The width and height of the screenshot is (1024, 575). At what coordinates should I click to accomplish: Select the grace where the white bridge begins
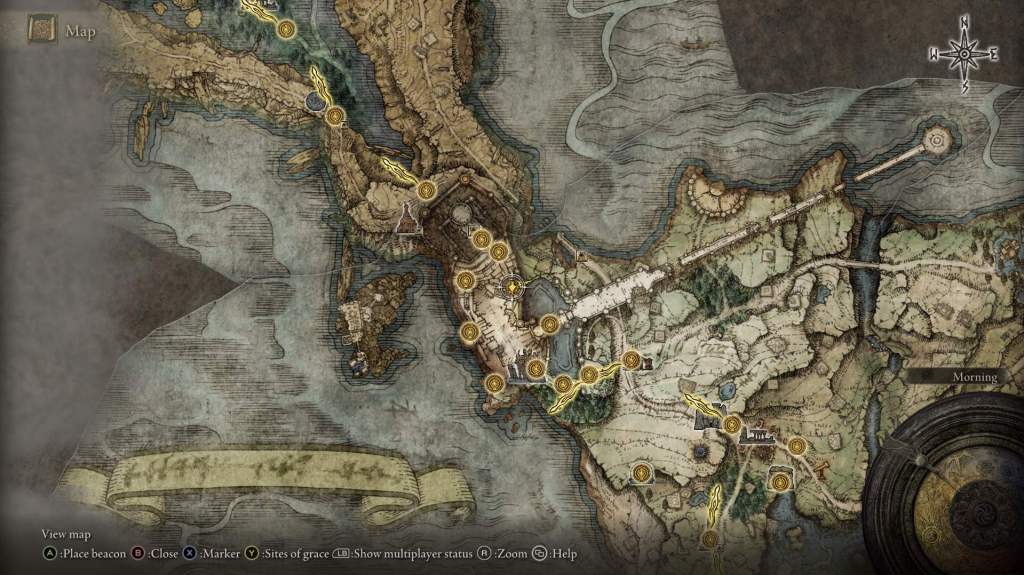(550, 323)
